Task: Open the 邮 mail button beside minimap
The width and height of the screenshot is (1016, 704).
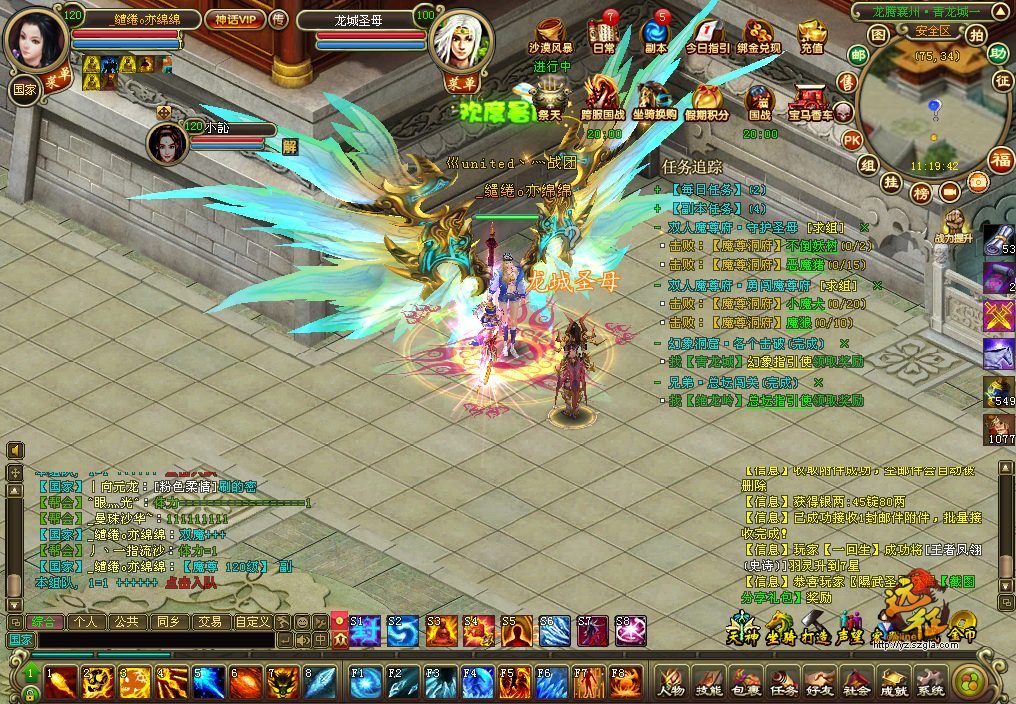Action: pos(858,55)
